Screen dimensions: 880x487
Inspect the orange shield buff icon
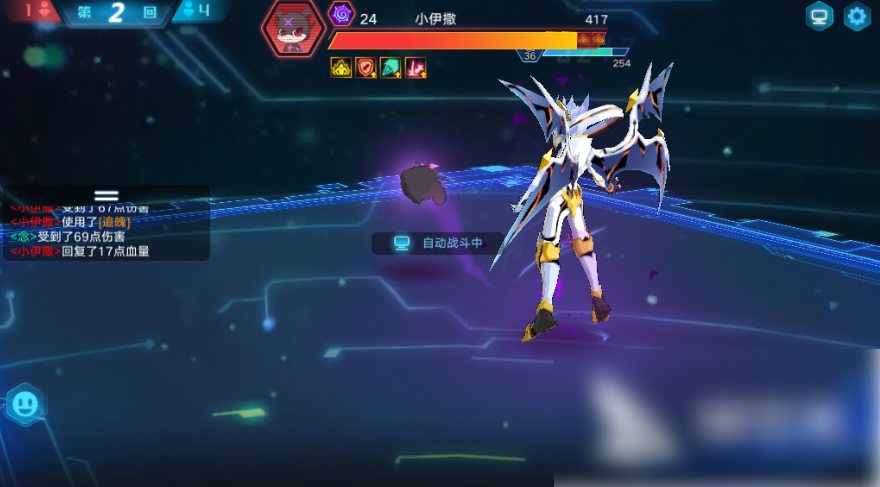coord(366,68)
